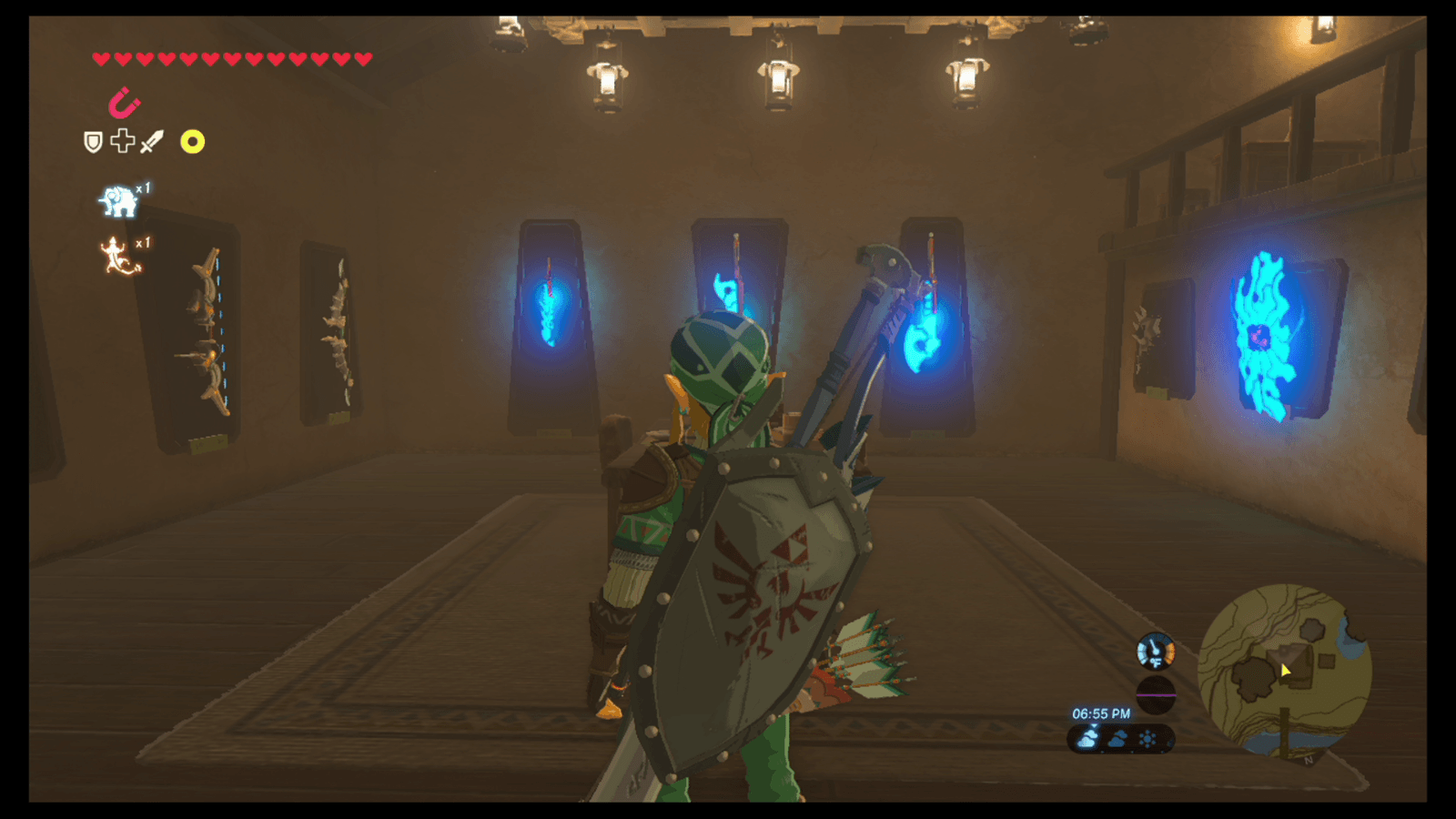Click the yellow player arrow on the minimap
Image resolution: width=1456 pixels, height=819 pixels.
tap(1286, 671)
